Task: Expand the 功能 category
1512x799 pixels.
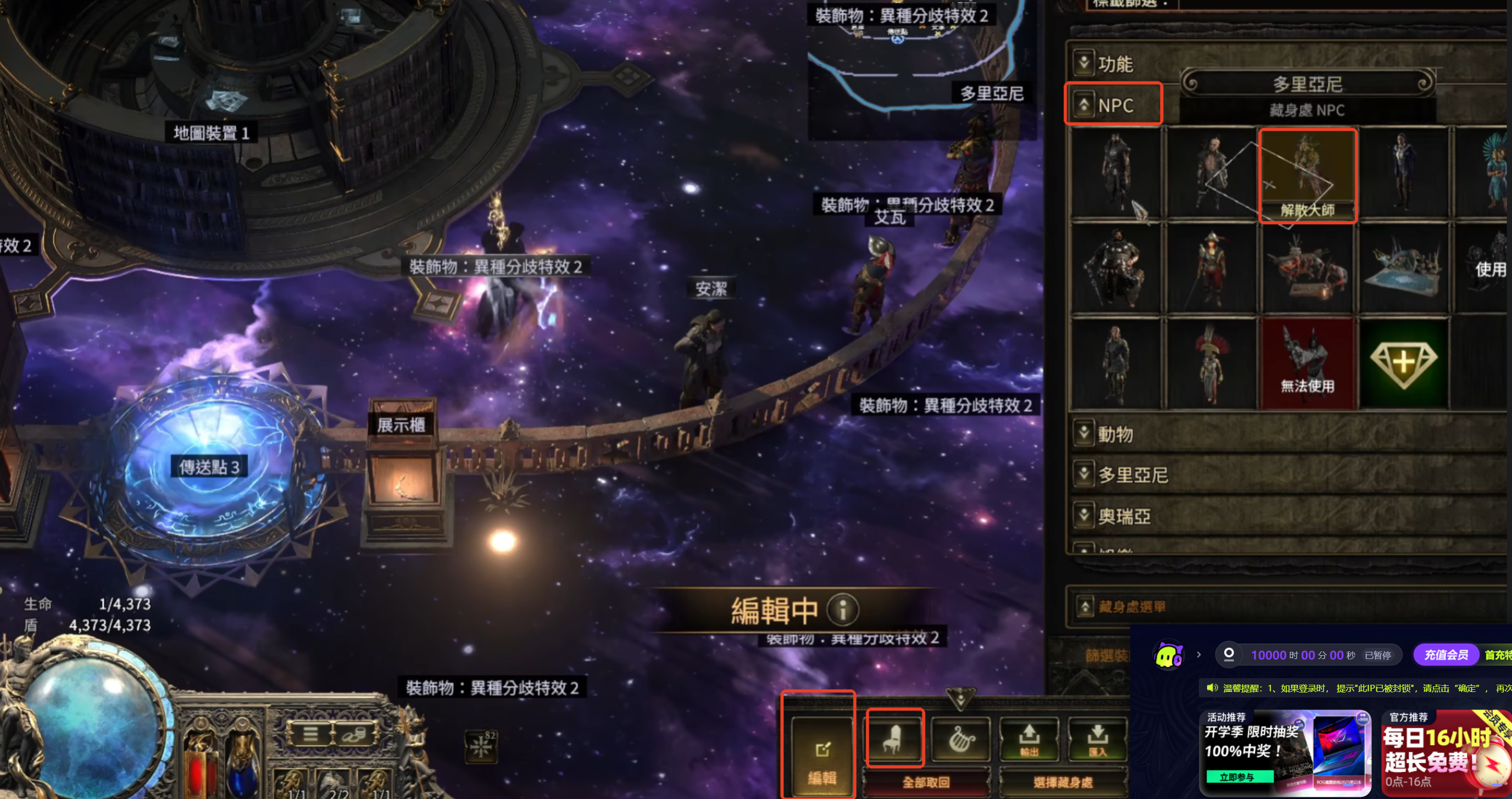Action: (x=1083, y=62)
